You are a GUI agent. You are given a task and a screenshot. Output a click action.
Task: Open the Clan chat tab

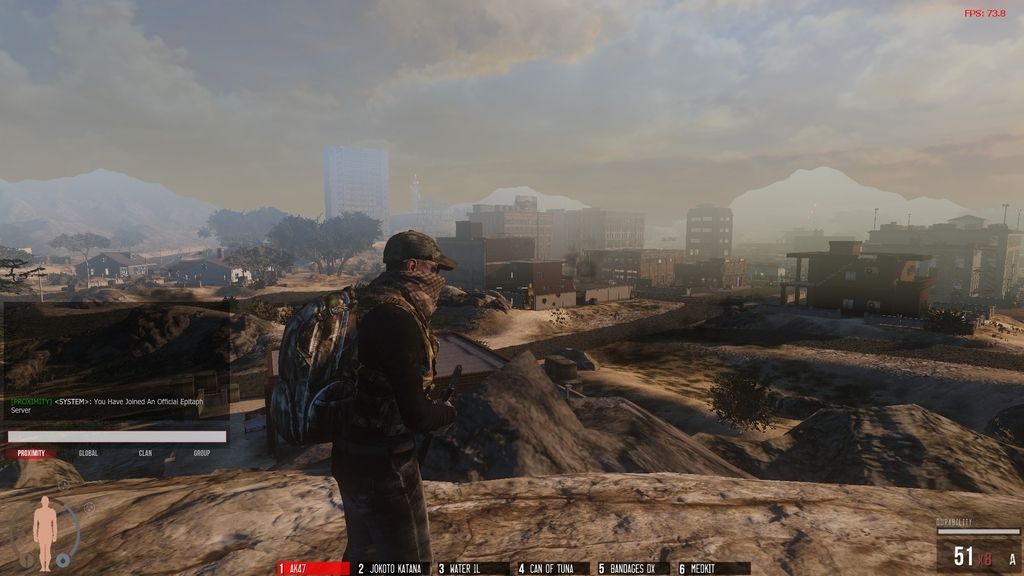click(145, 453)
